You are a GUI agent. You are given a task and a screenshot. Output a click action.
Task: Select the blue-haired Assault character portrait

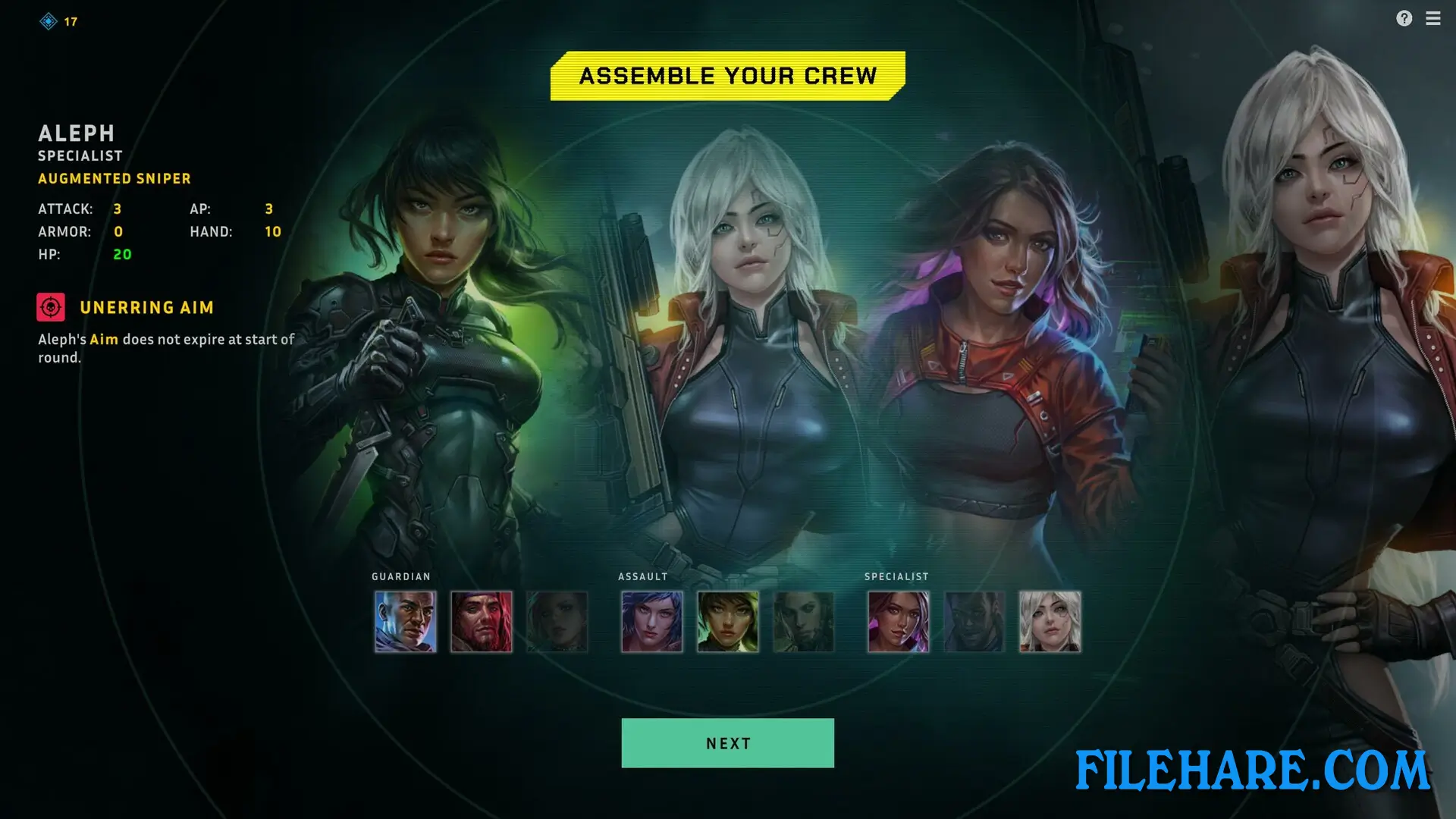tap(652, 622)
